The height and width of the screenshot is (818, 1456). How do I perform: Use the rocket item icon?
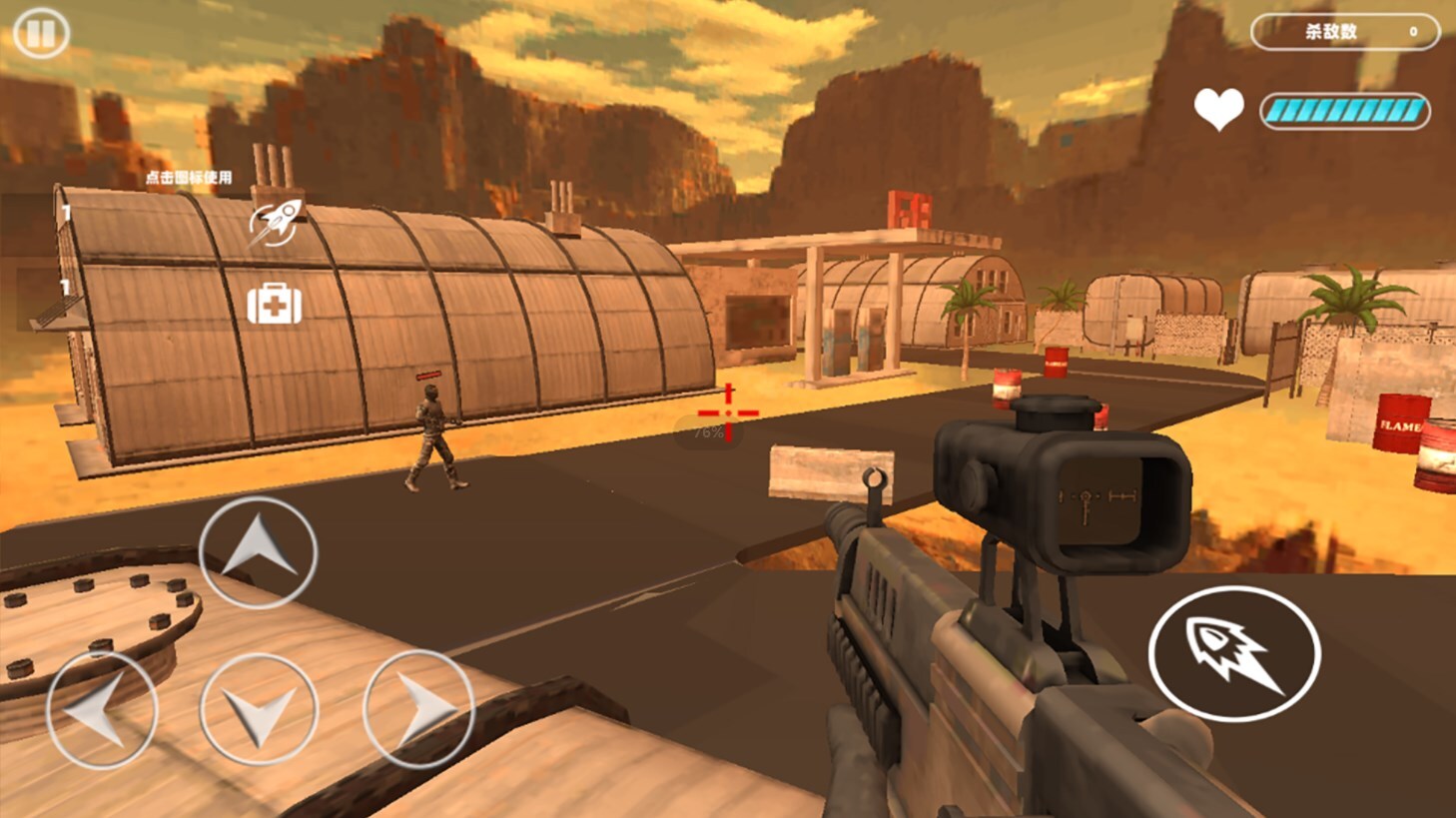276,222
